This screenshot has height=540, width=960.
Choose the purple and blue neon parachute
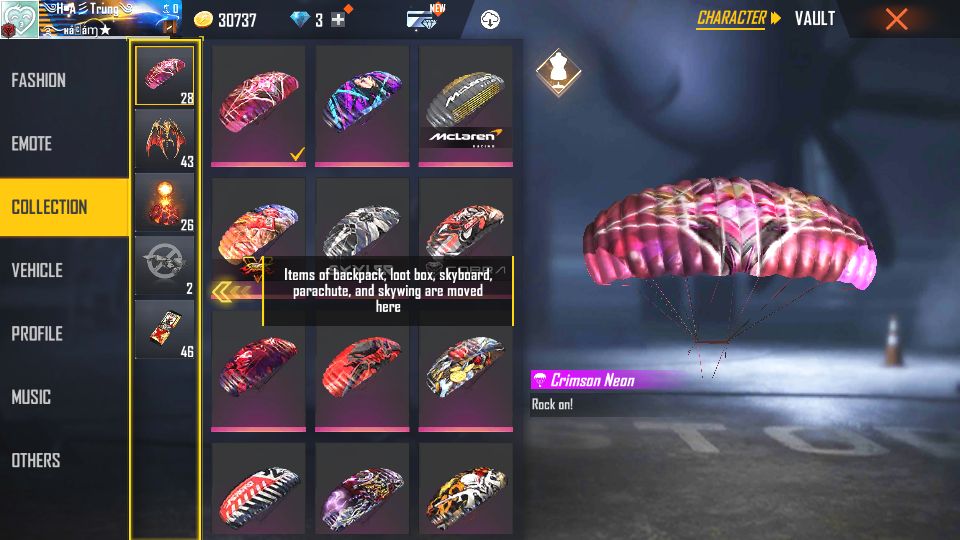362,105
